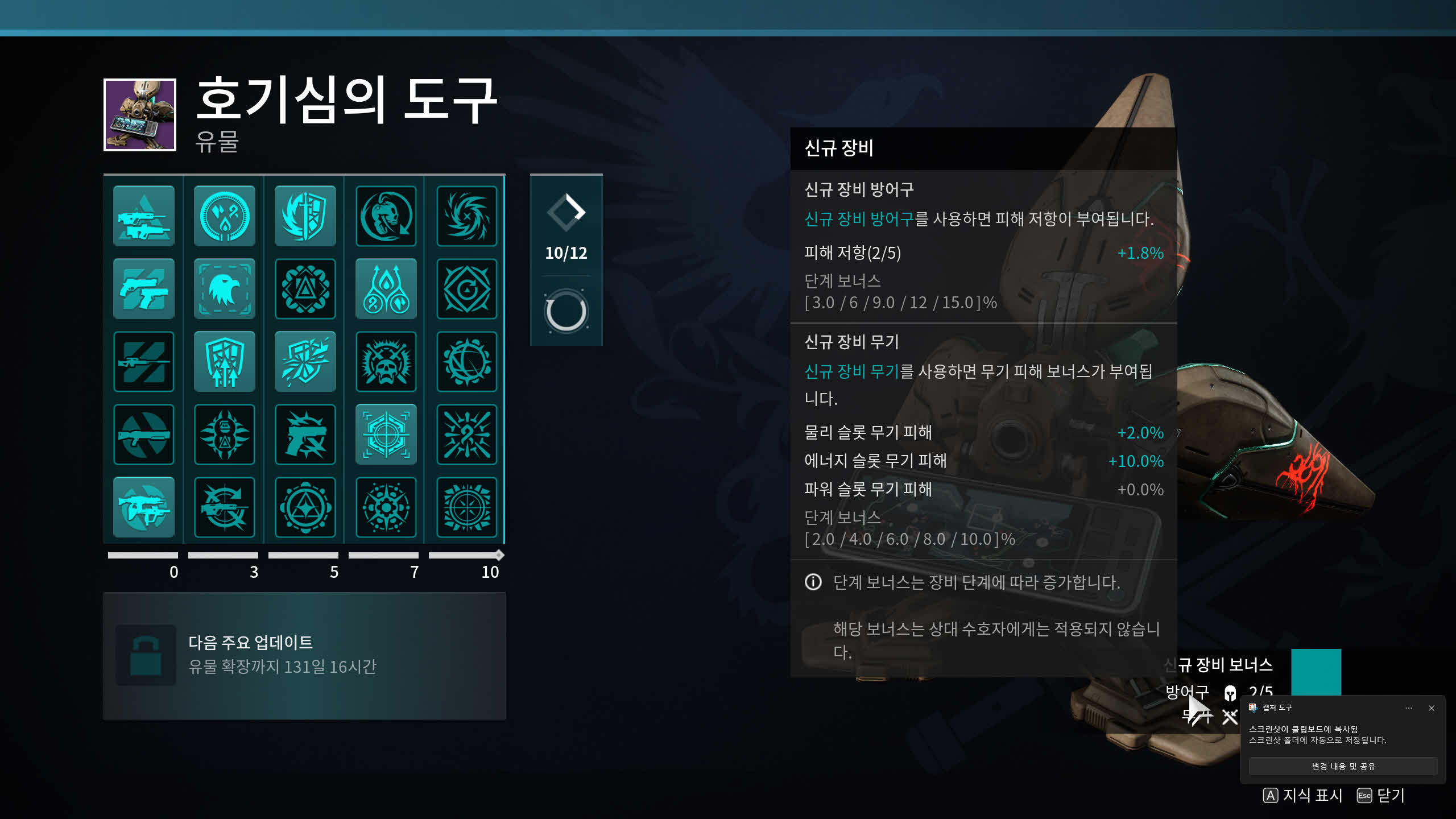
Task: Close the 캡처 도구 notification
Action: (1432, 708)
